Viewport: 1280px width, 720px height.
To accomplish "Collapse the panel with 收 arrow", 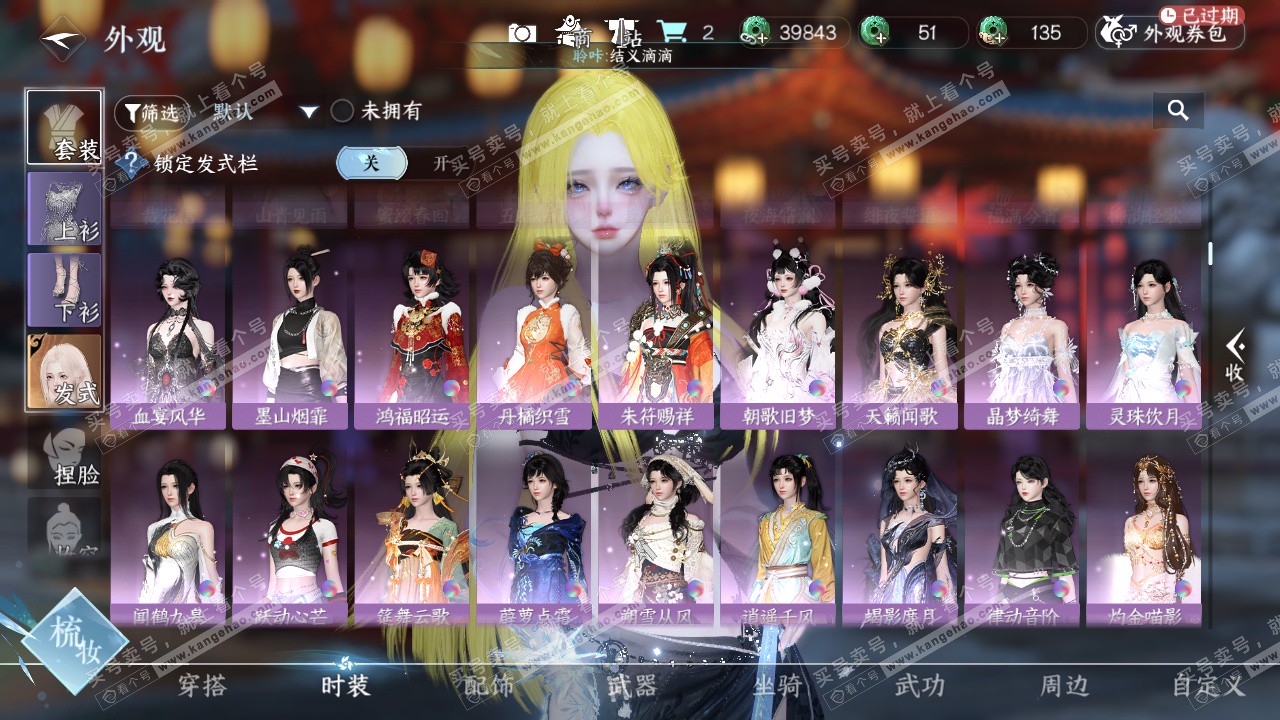I will [x=1235, y=354].
